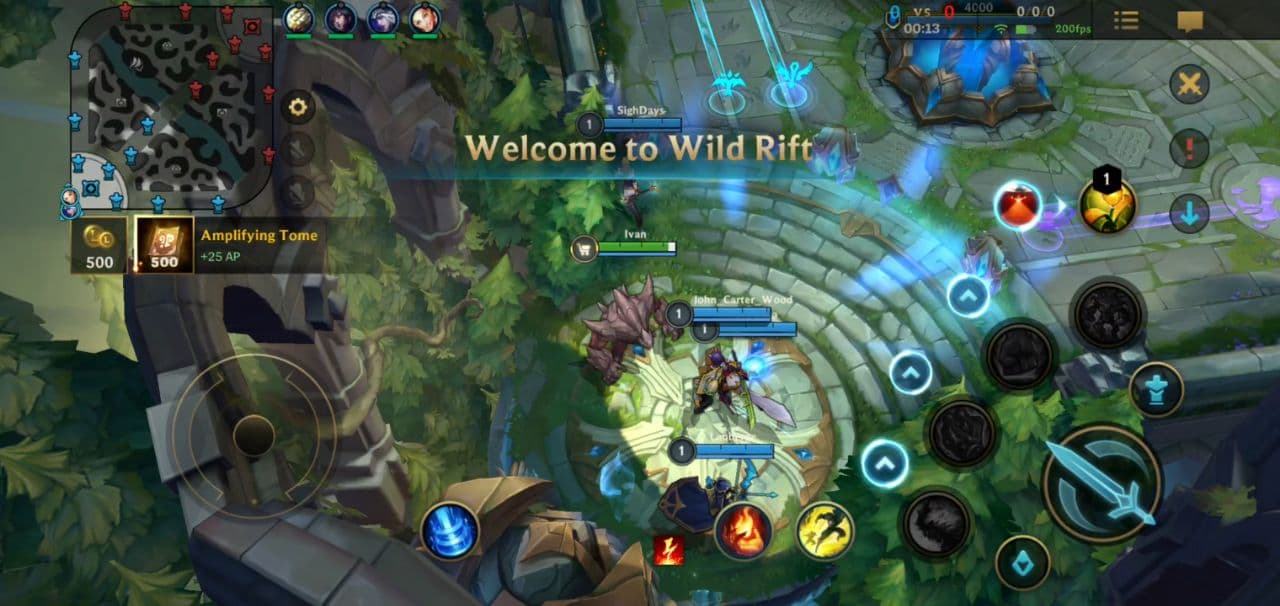Viewport: 1280px width, 606px height.
Task: Send the crossed swords attack ping
Action: tap(1189, 84)
